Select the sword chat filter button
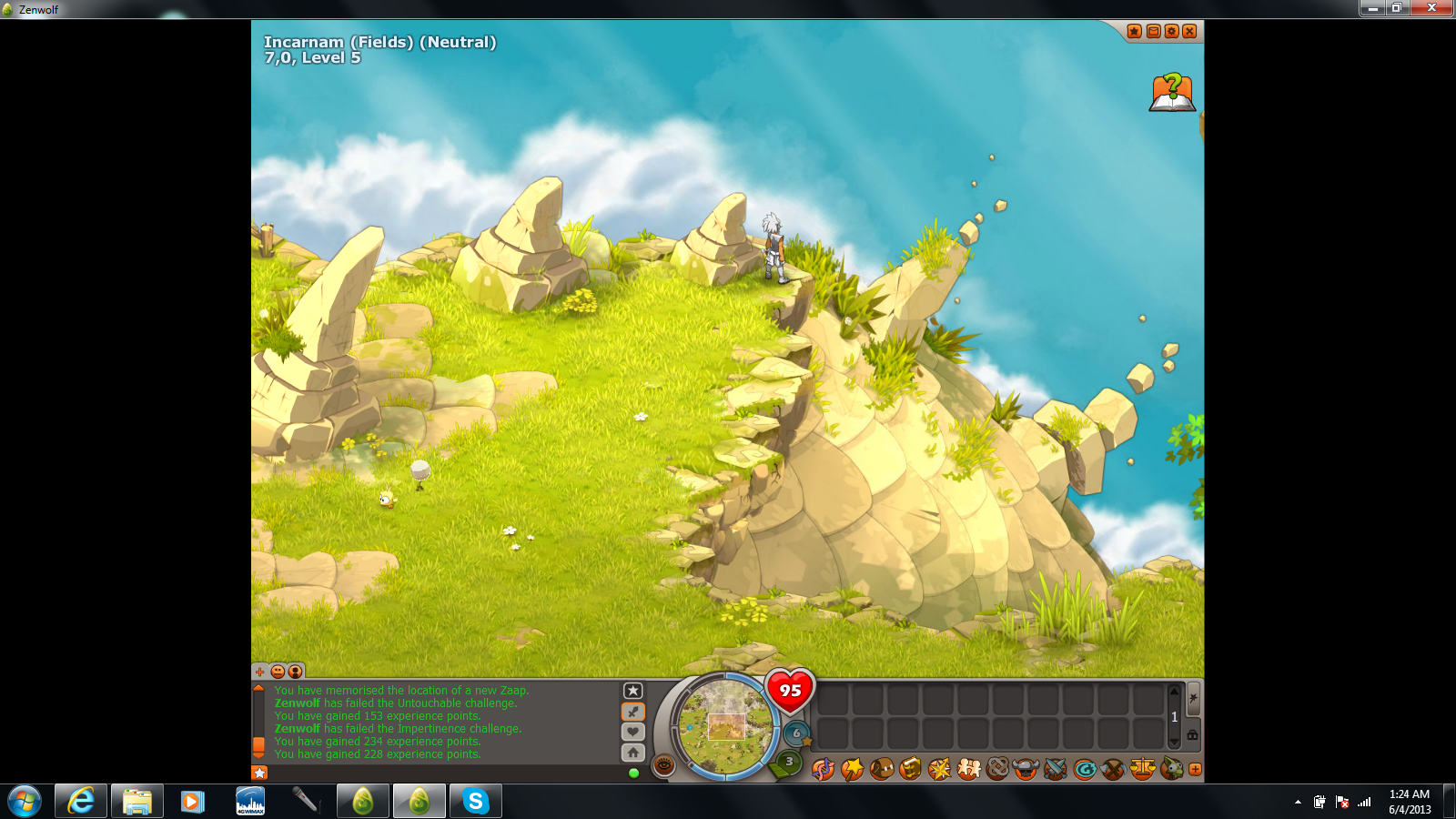The width and height of the screenshot is (1456, 819). coord(633,712)
